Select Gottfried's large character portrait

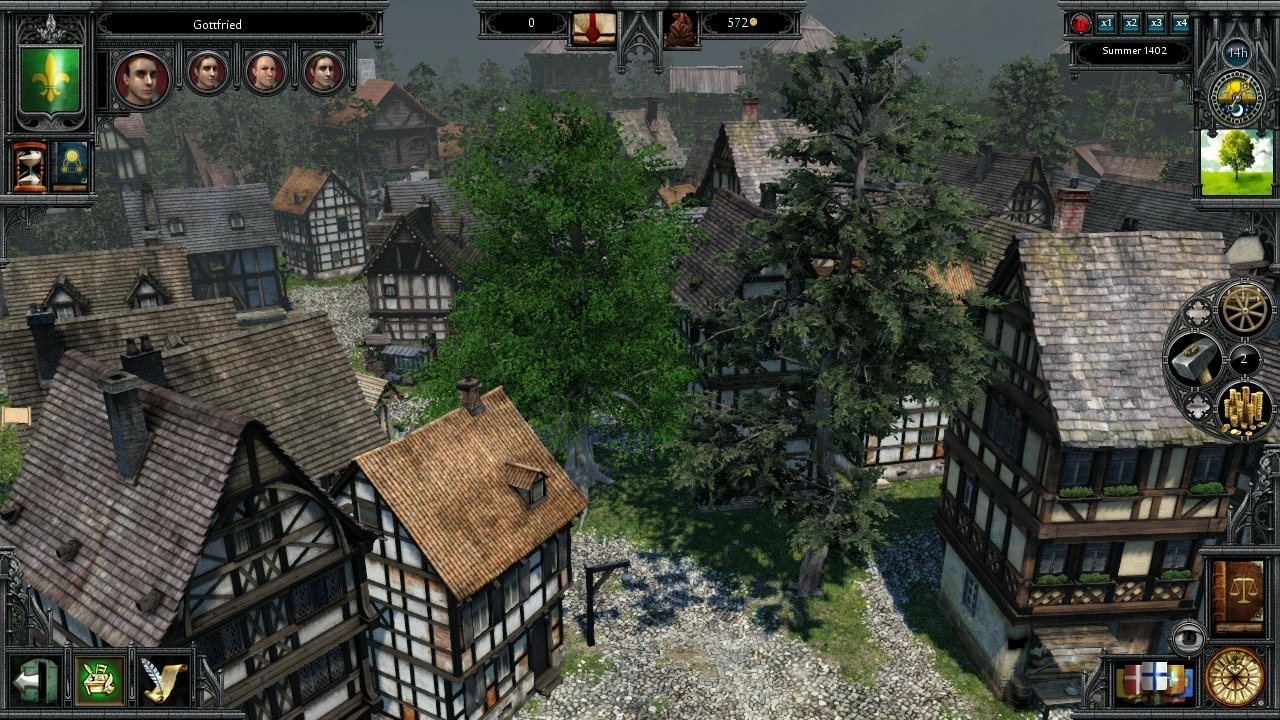141,77
